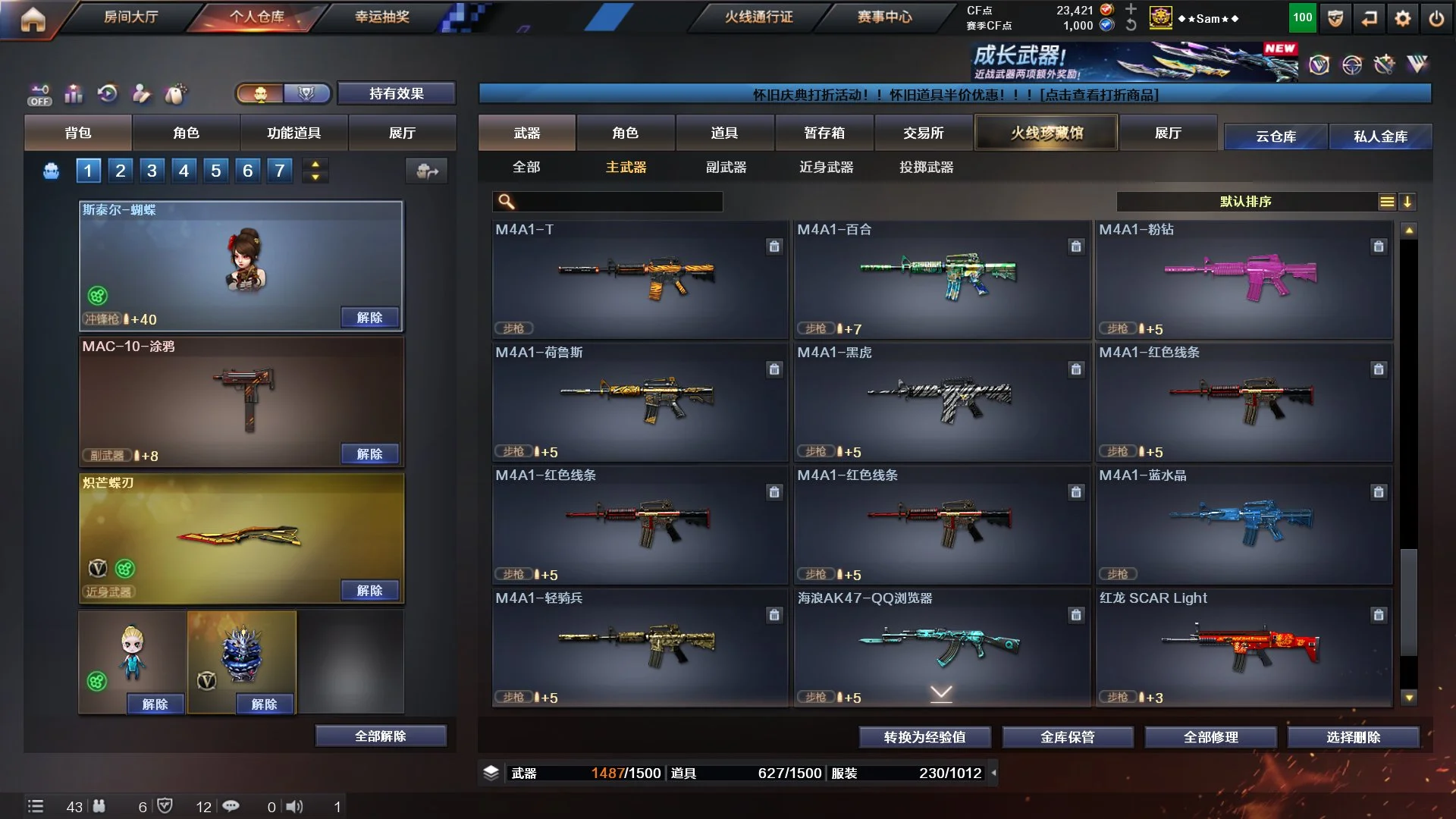Delete the M4A1-黑虎 via trash icon
1456x819 pixels.
pyautogui.click(x=1075, y=369)
